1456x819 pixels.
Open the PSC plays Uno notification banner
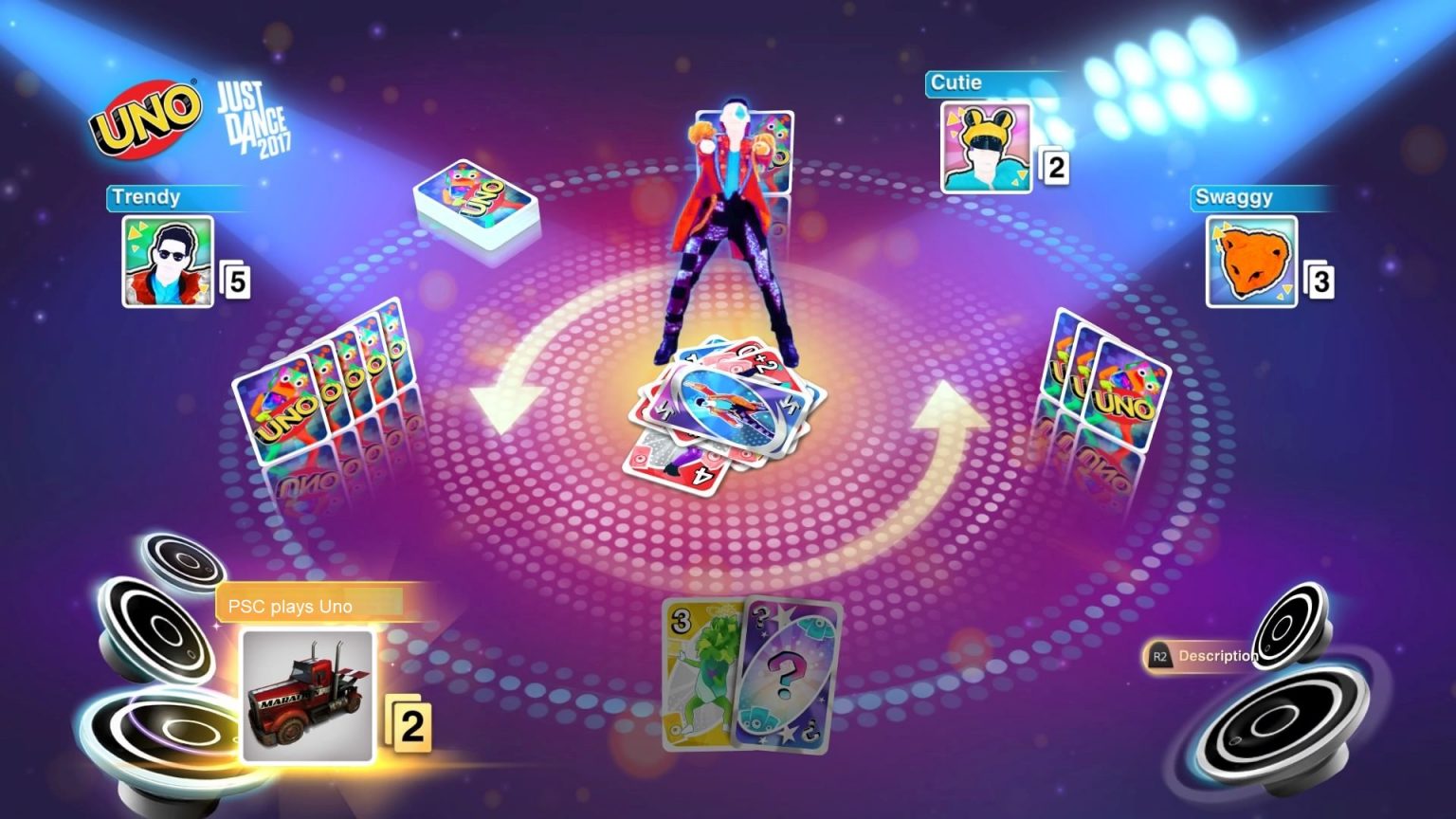point(311,606)
